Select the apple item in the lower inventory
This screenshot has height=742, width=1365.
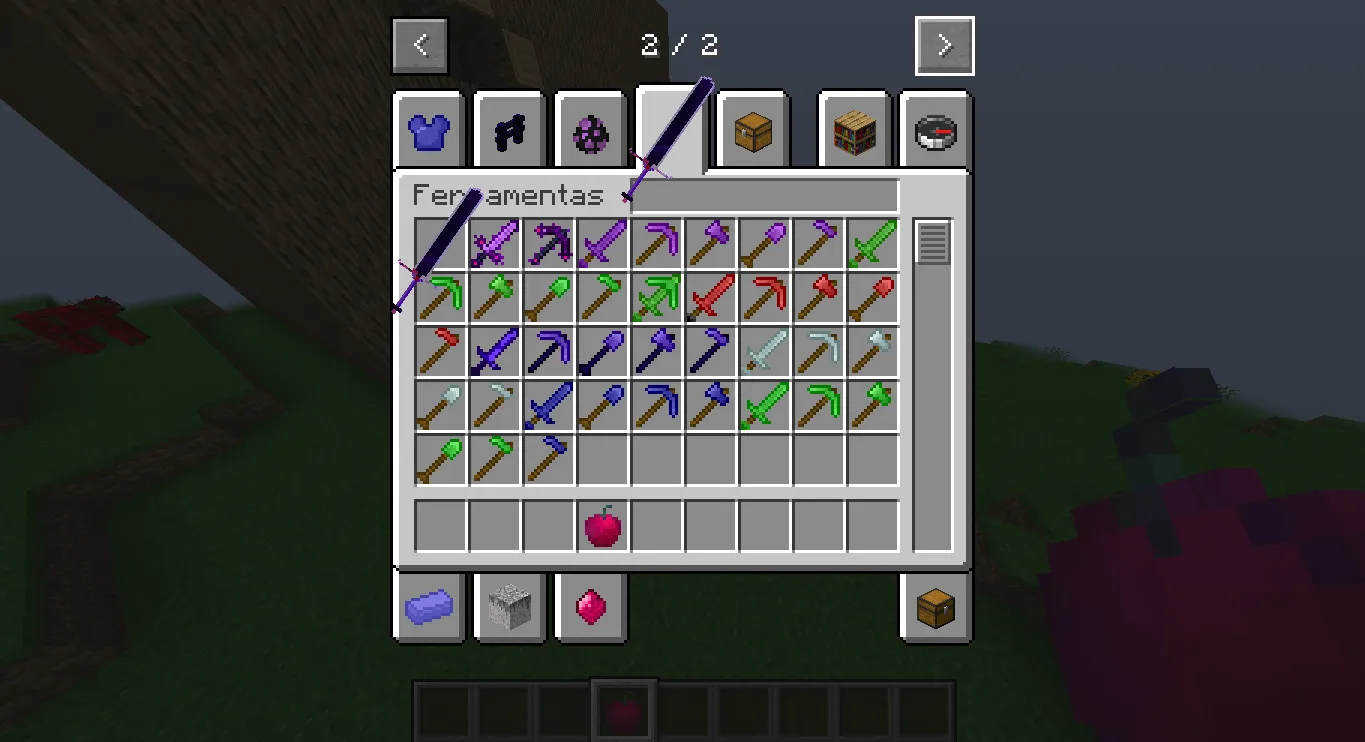pyautogui.click(x=602, y=525)
